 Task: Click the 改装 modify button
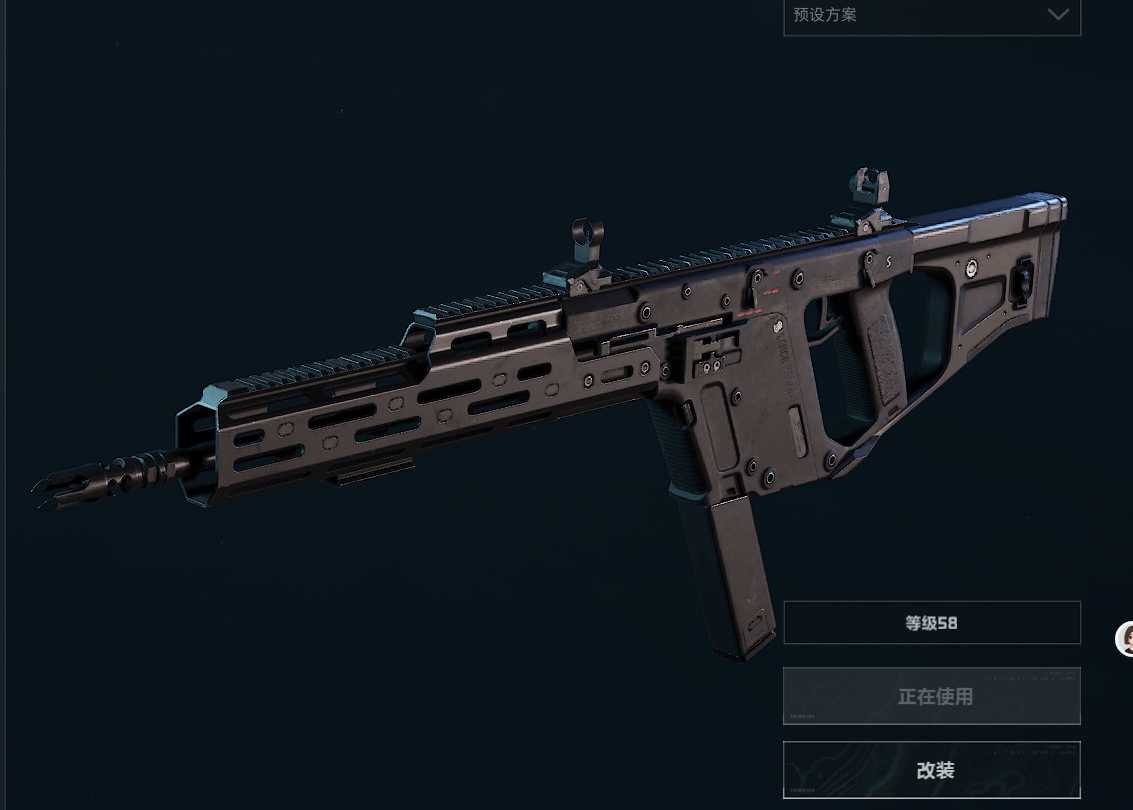(x=931, y=770)
